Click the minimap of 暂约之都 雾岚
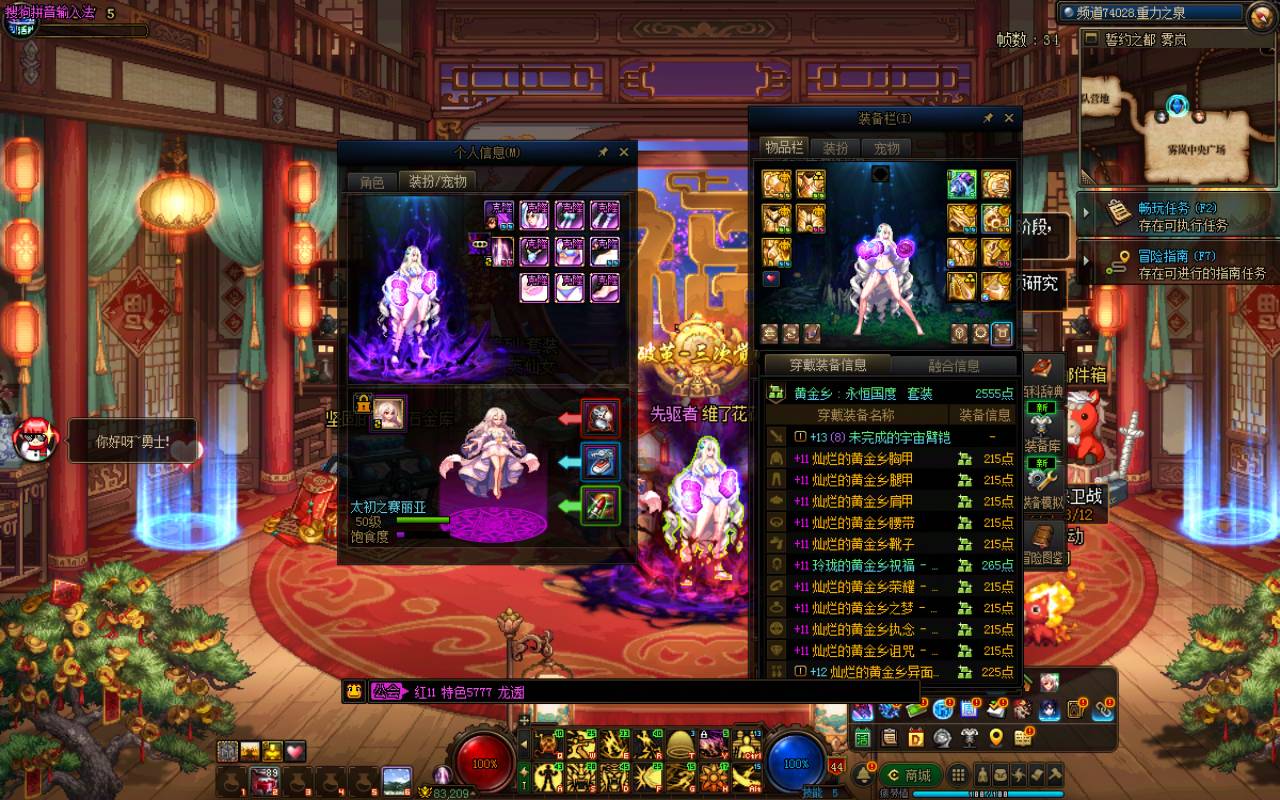Viewport: 1280px width, 800px height. (1181, 118)
